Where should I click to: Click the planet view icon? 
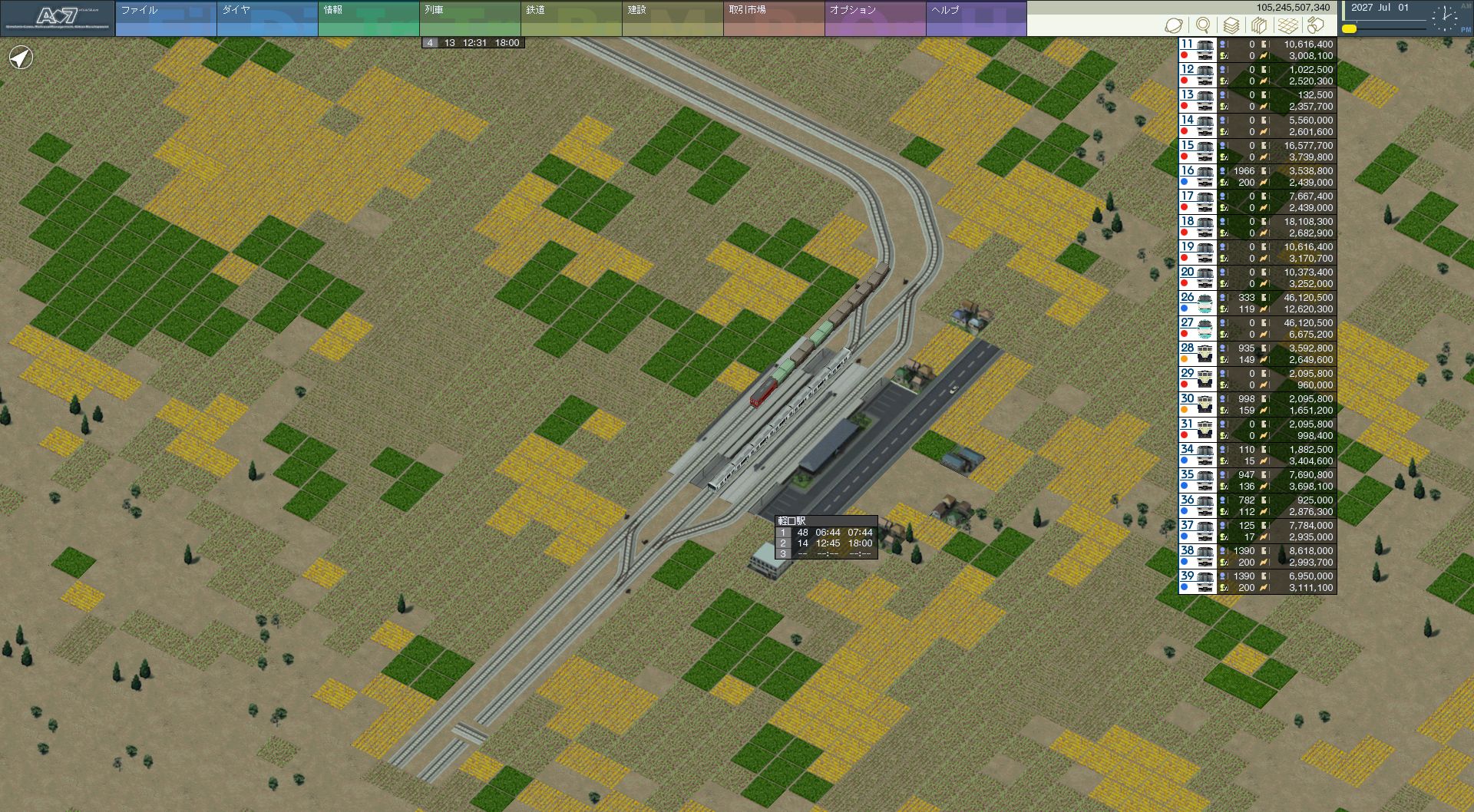(1174, 25)
